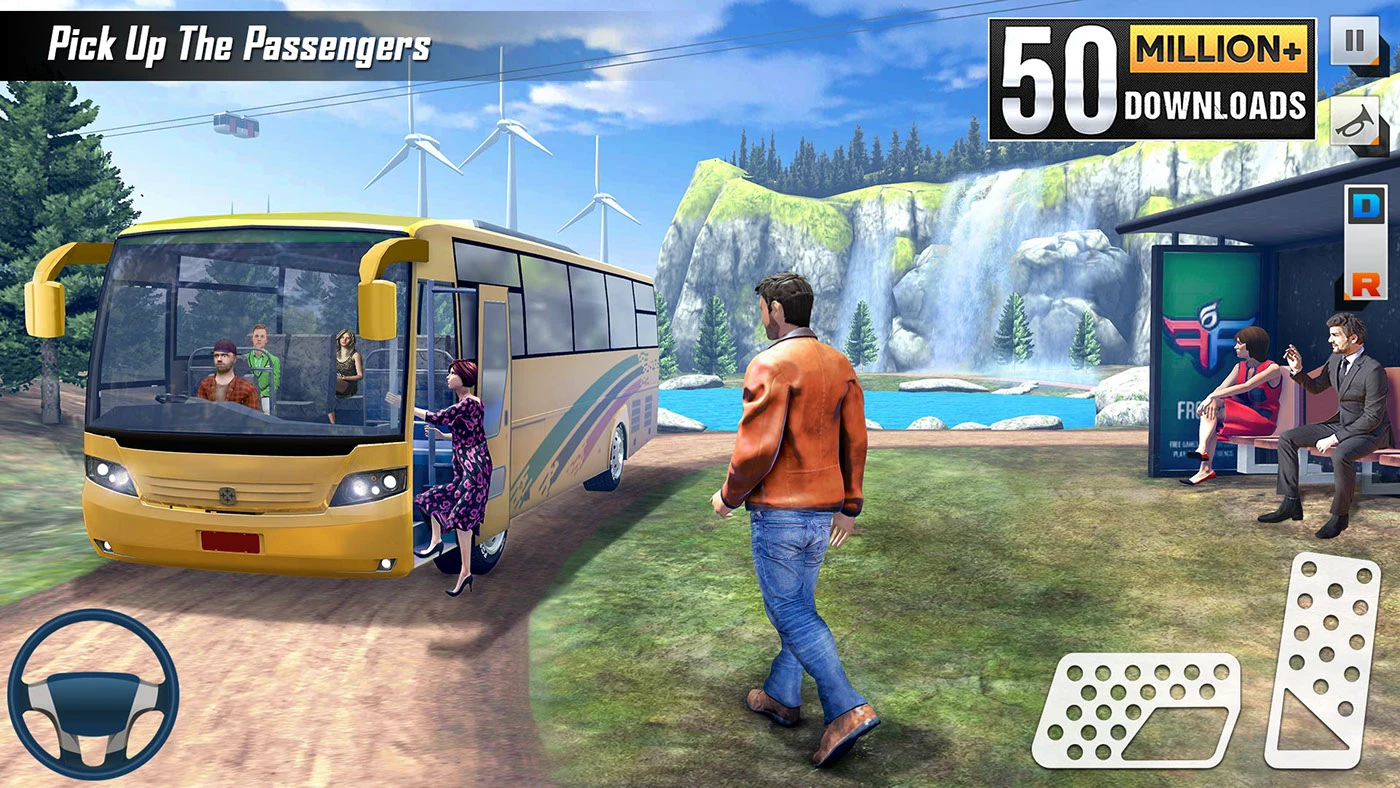Toggle pause on the game
Viewport: 1400px width, 788px height.
[x=1353, y=40]
